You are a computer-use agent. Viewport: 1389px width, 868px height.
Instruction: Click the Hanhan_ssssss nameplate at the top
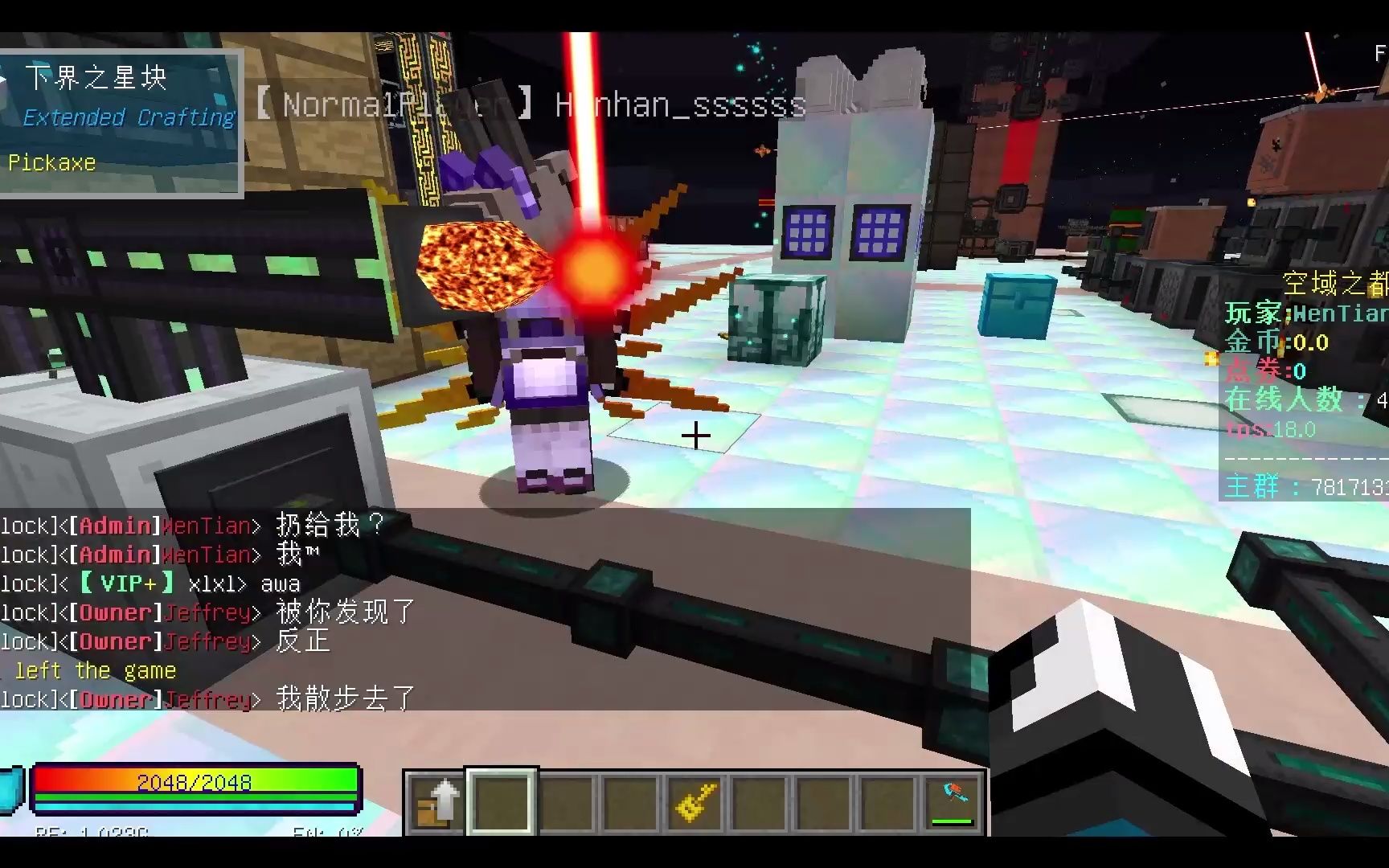678,105
